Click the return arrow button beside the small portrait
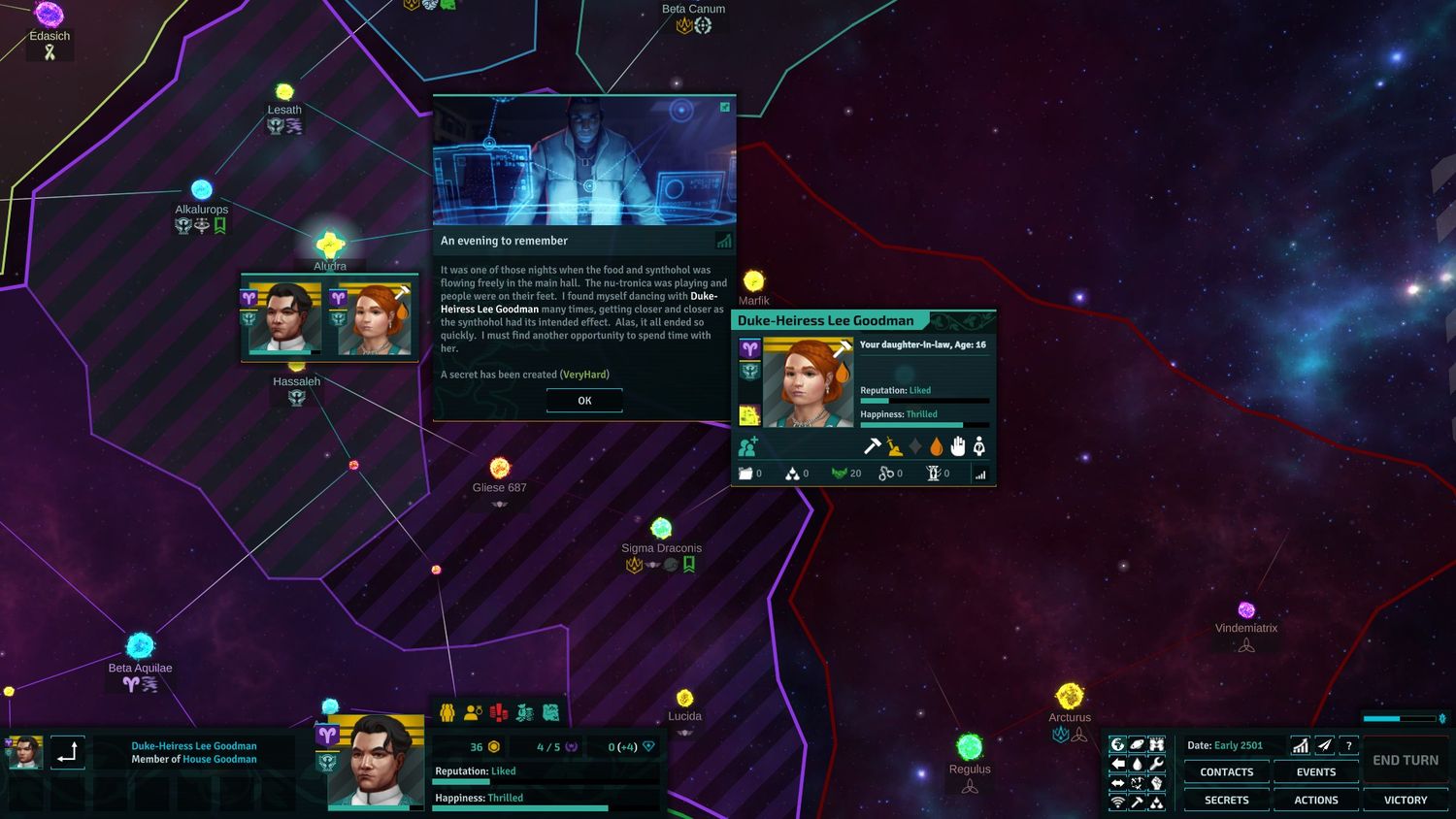The image size is (1456, 819). click(67, 752)
